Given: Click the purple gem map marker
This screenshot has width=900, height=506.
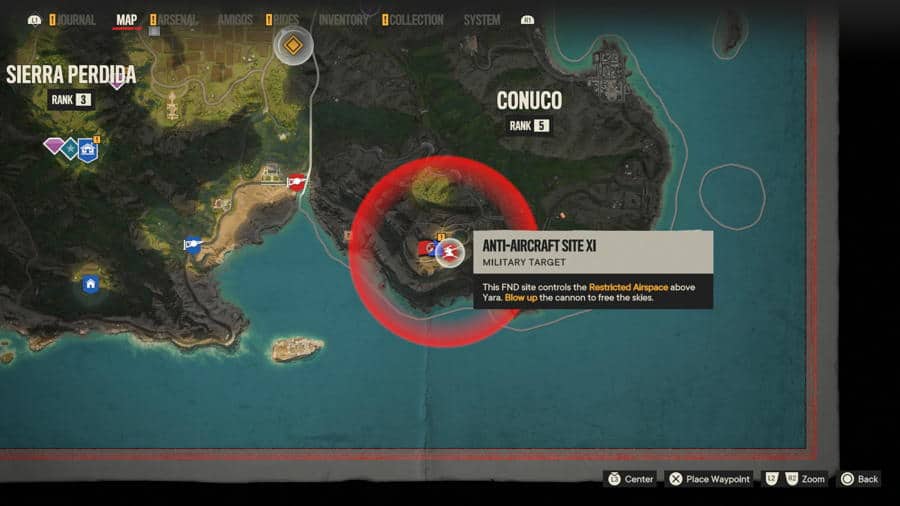Looking at the screenshot, I should pyautogui.click(x=53, y=146).
